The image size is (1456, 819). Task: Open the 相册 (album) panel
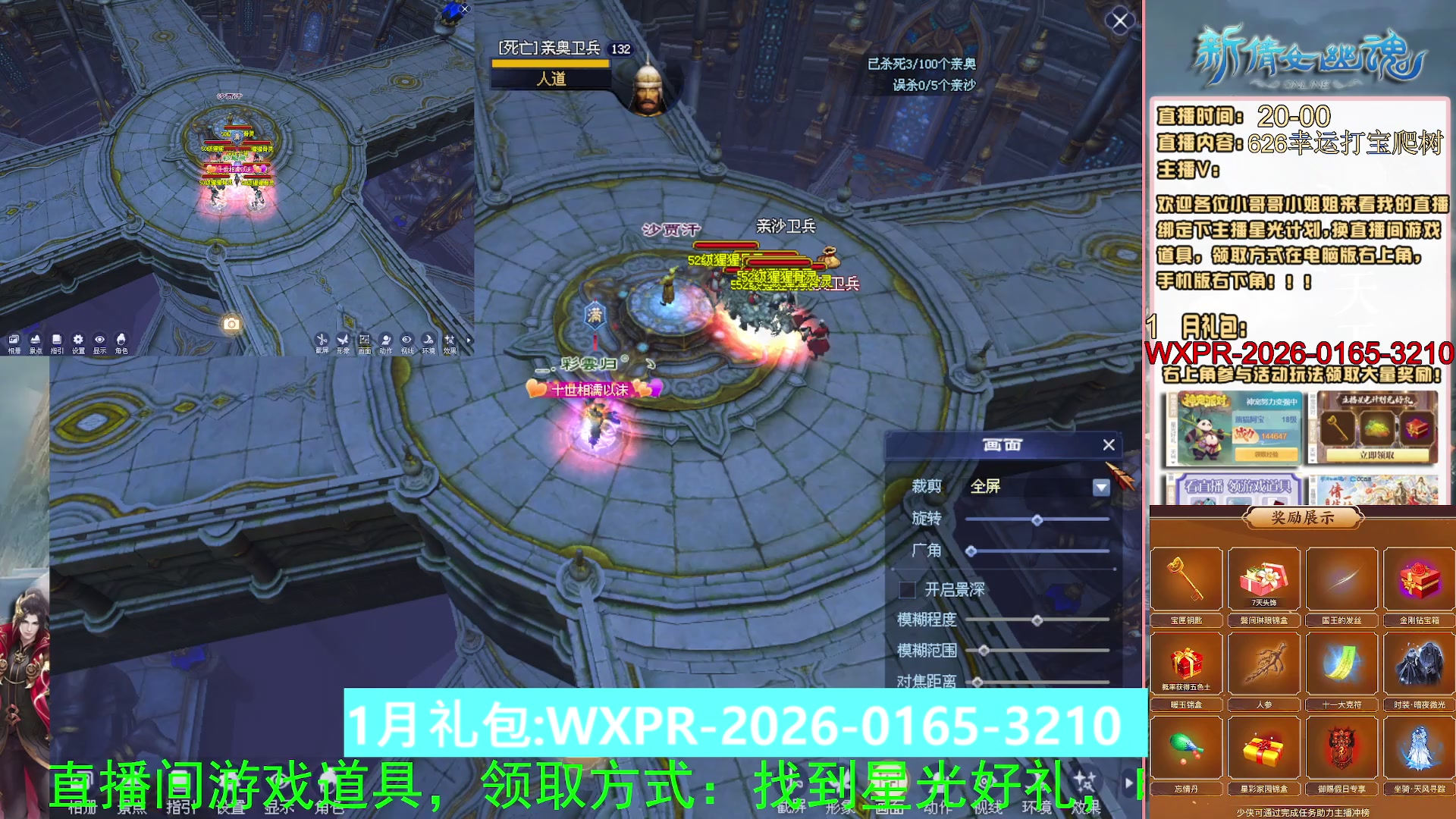click(x=12, y=340)
